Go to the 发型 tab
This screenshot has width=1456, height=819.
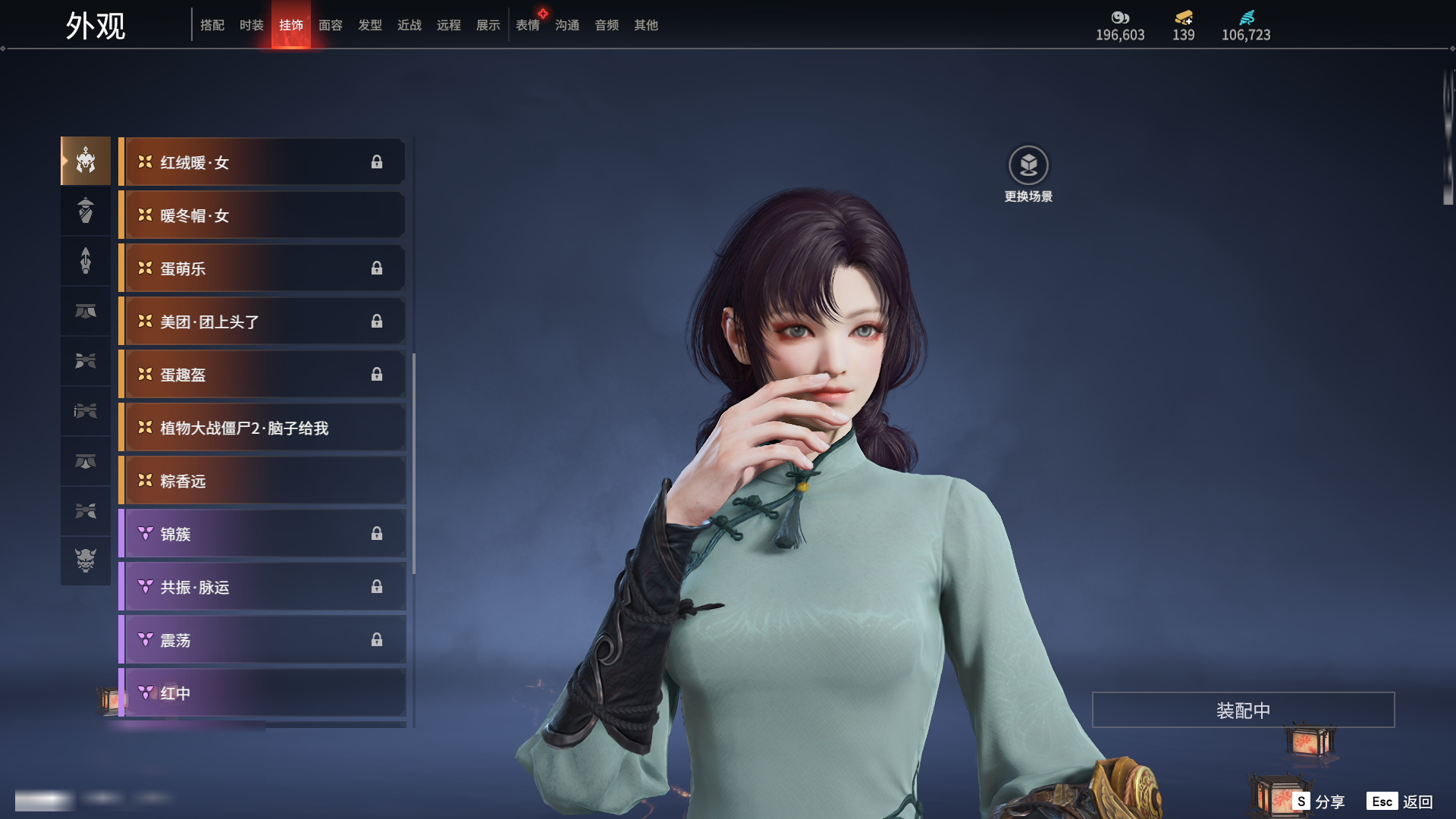click(x=370, y=25)
